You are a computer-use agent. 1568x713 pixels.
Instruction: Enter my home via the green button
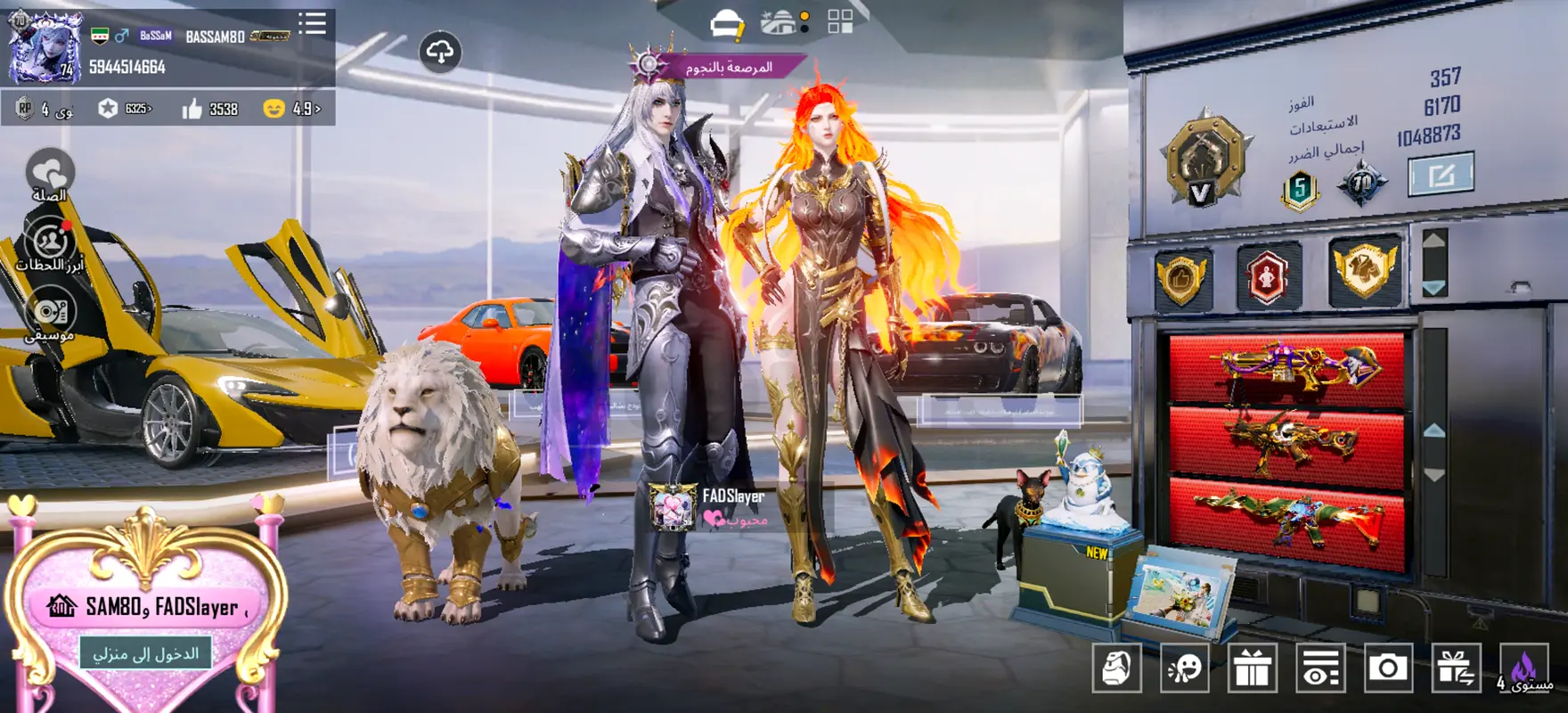(146, 653)
